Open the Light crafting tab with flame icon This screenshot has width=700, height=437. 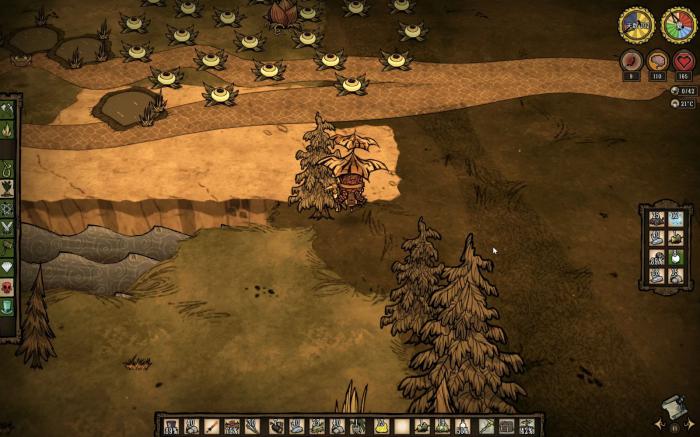pos(7,129)
